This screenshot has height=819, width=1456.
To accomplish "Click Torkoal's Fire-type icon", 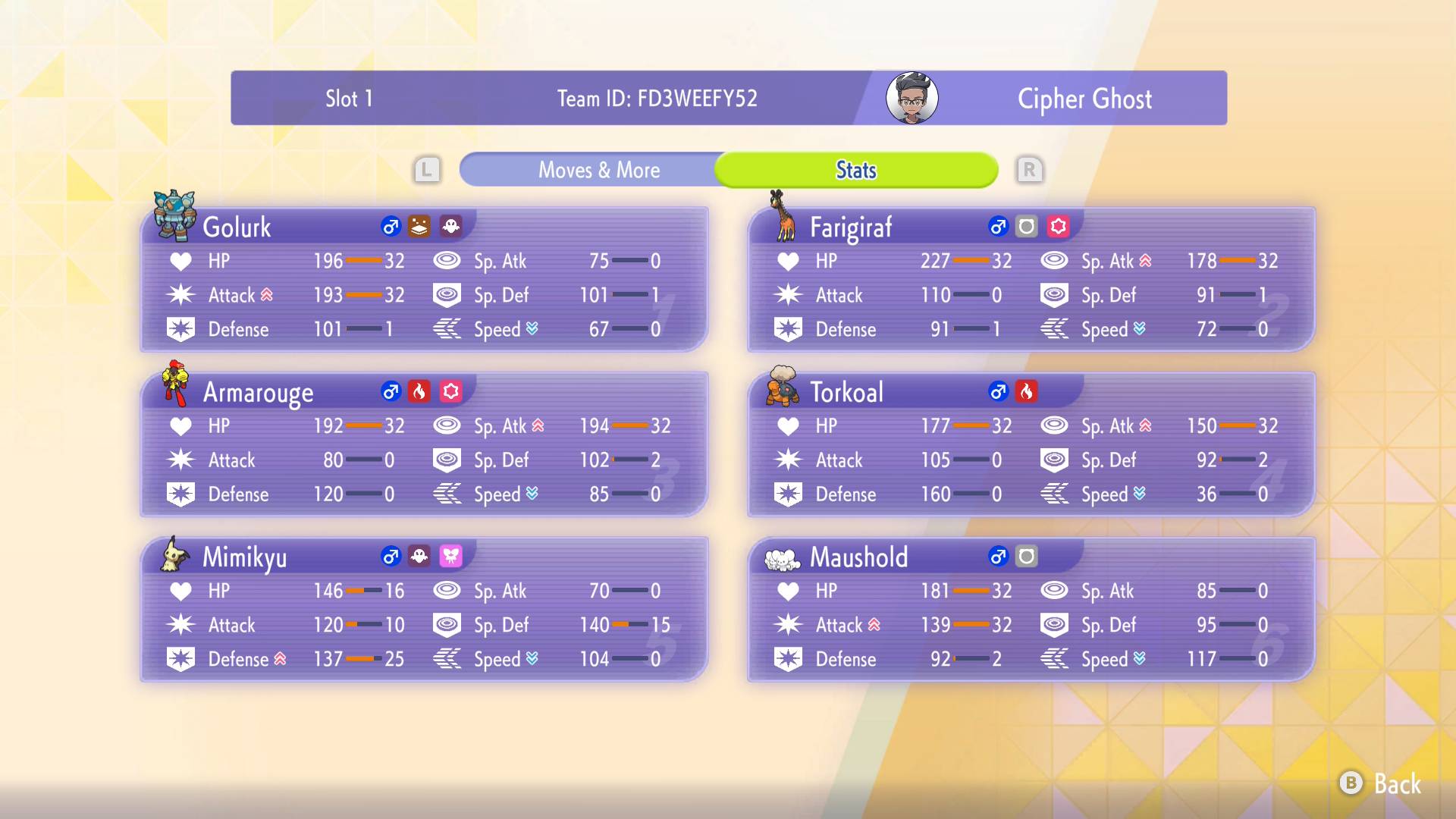I will [x=1028, y=392].
